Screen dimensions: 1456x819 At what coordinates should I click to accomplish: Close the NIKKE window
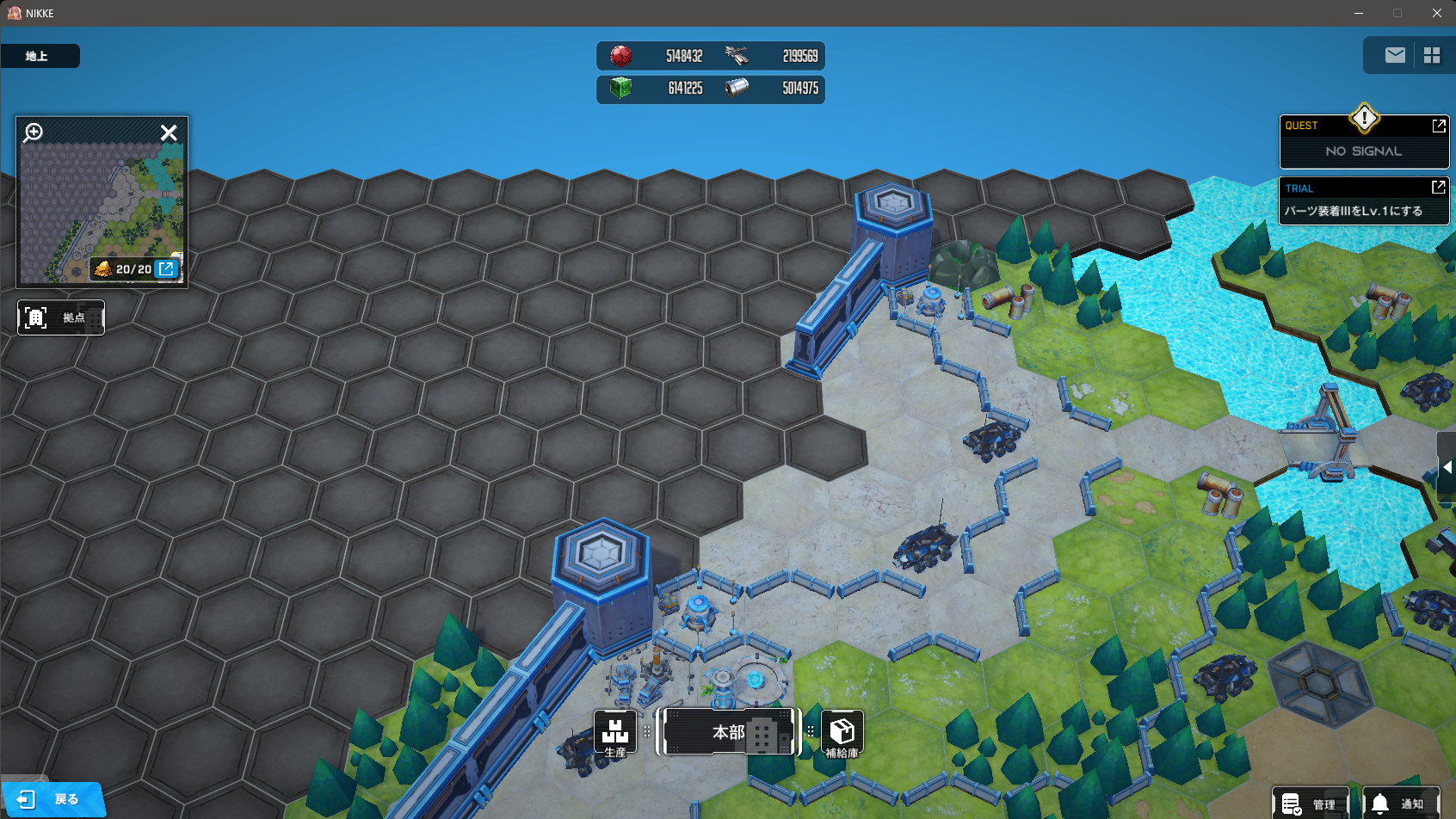click(x=1436, y=13)
